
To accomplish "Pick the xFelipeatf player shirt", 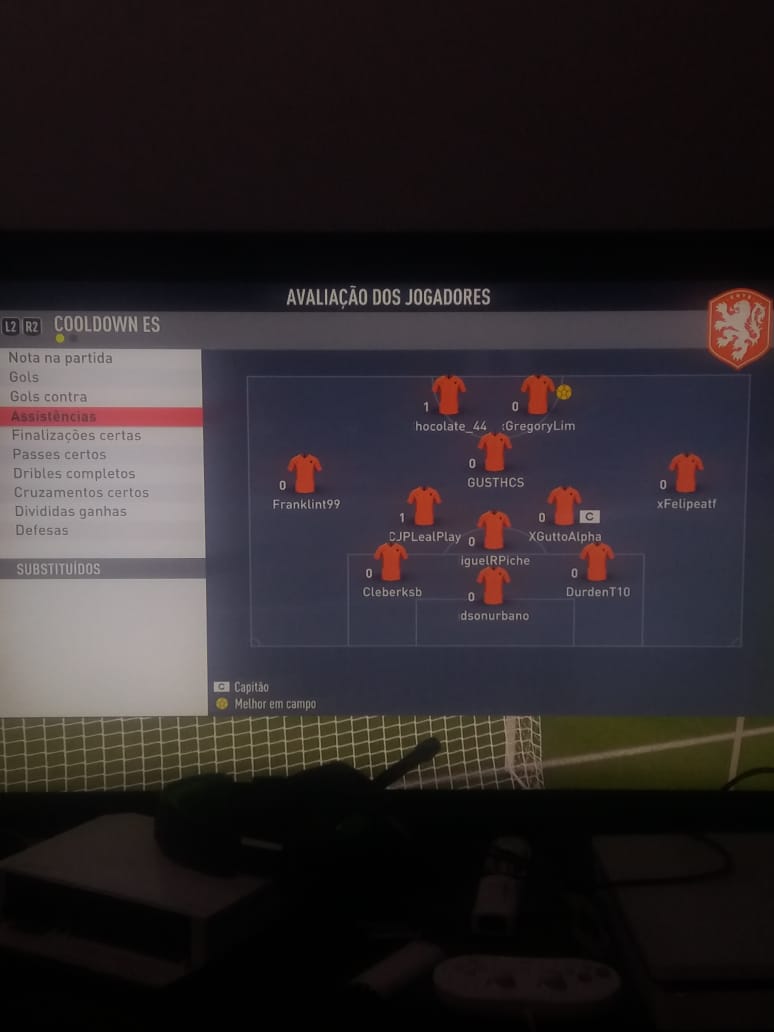I will point(686,473).
